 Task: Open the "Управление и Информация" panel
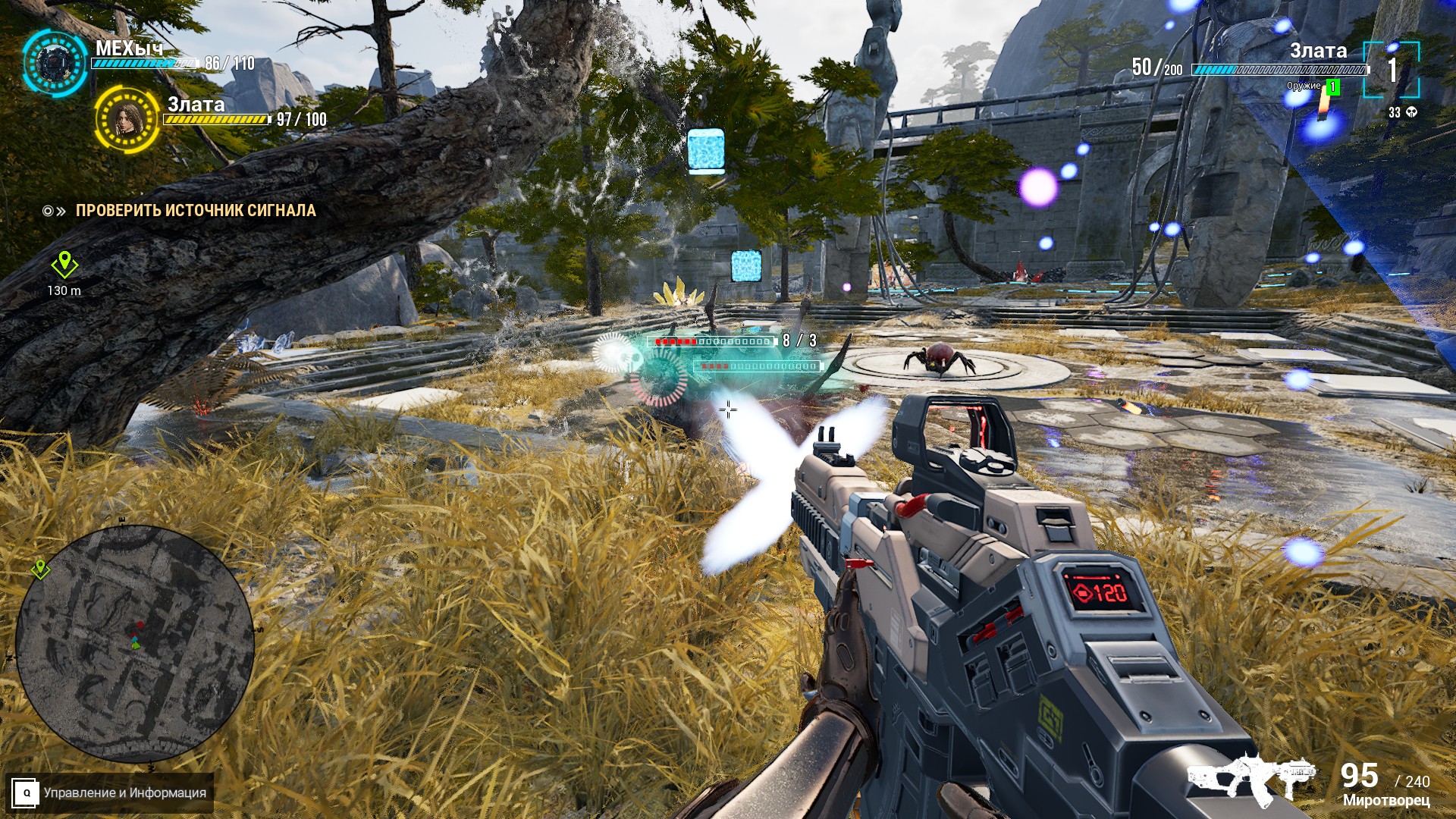[x=109, y=792]
